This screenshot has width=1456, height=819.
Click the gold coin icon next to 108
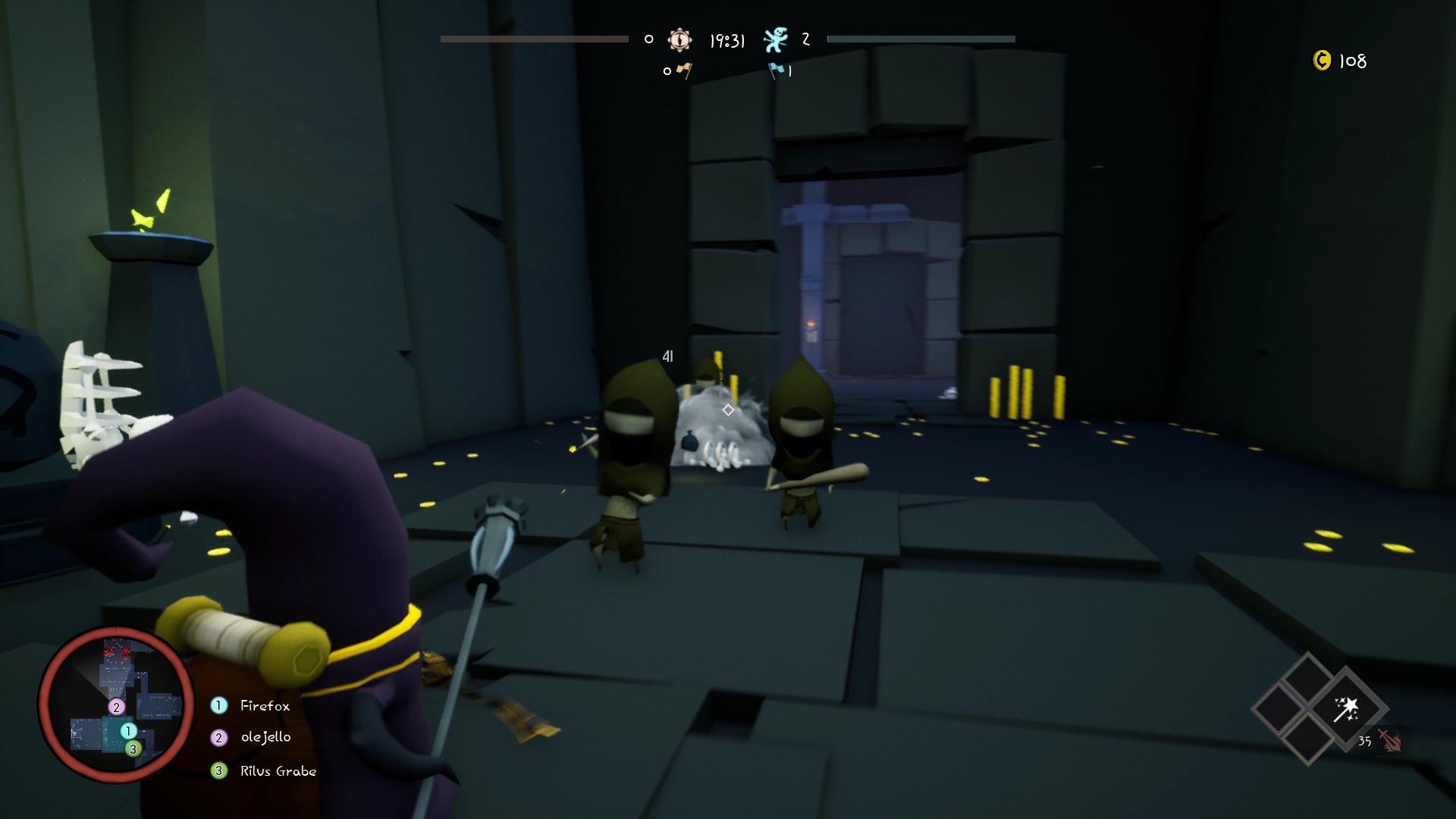coord(1323,61)
